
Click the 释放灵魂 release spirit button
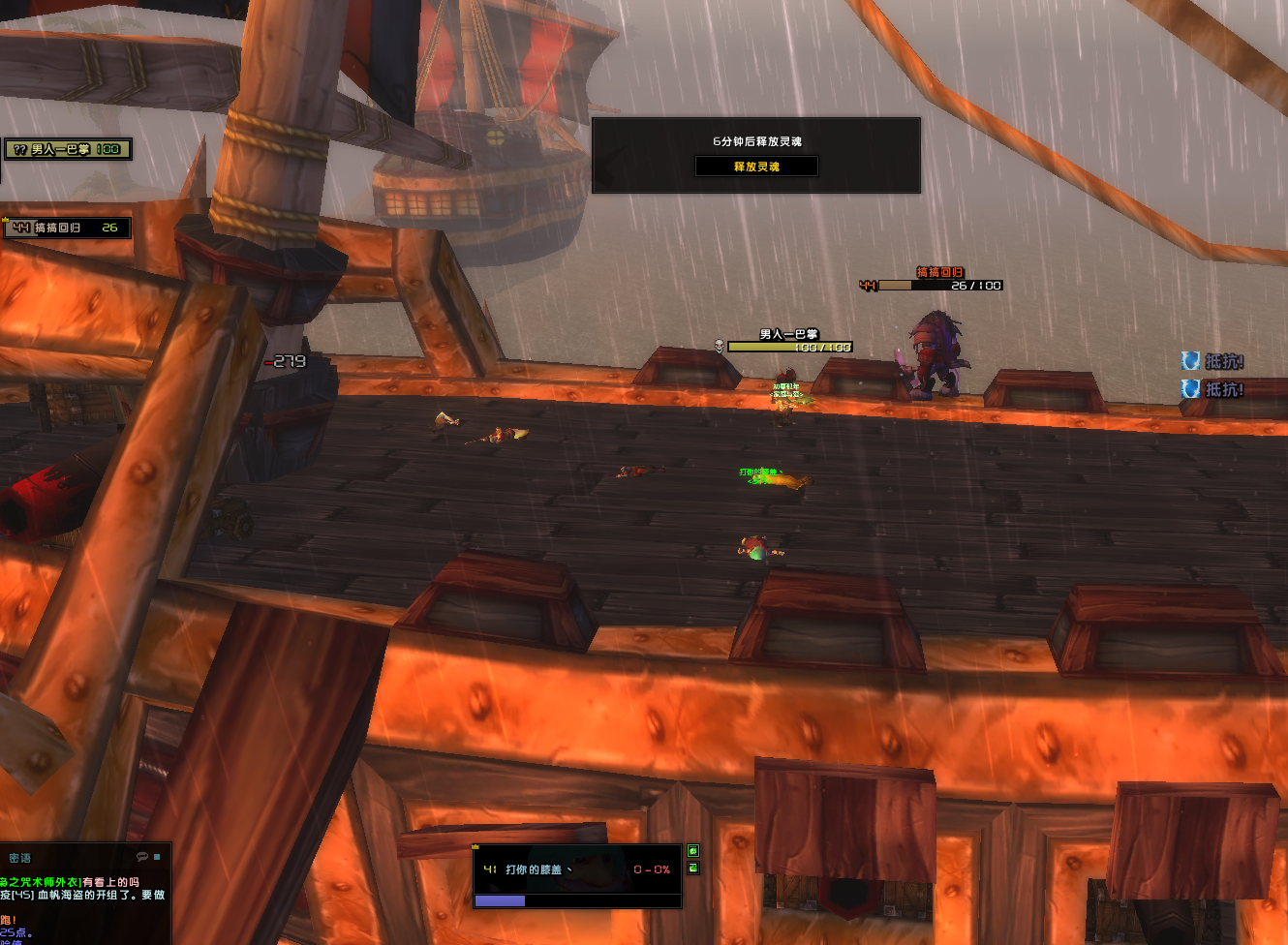click(x=756, y=167)
